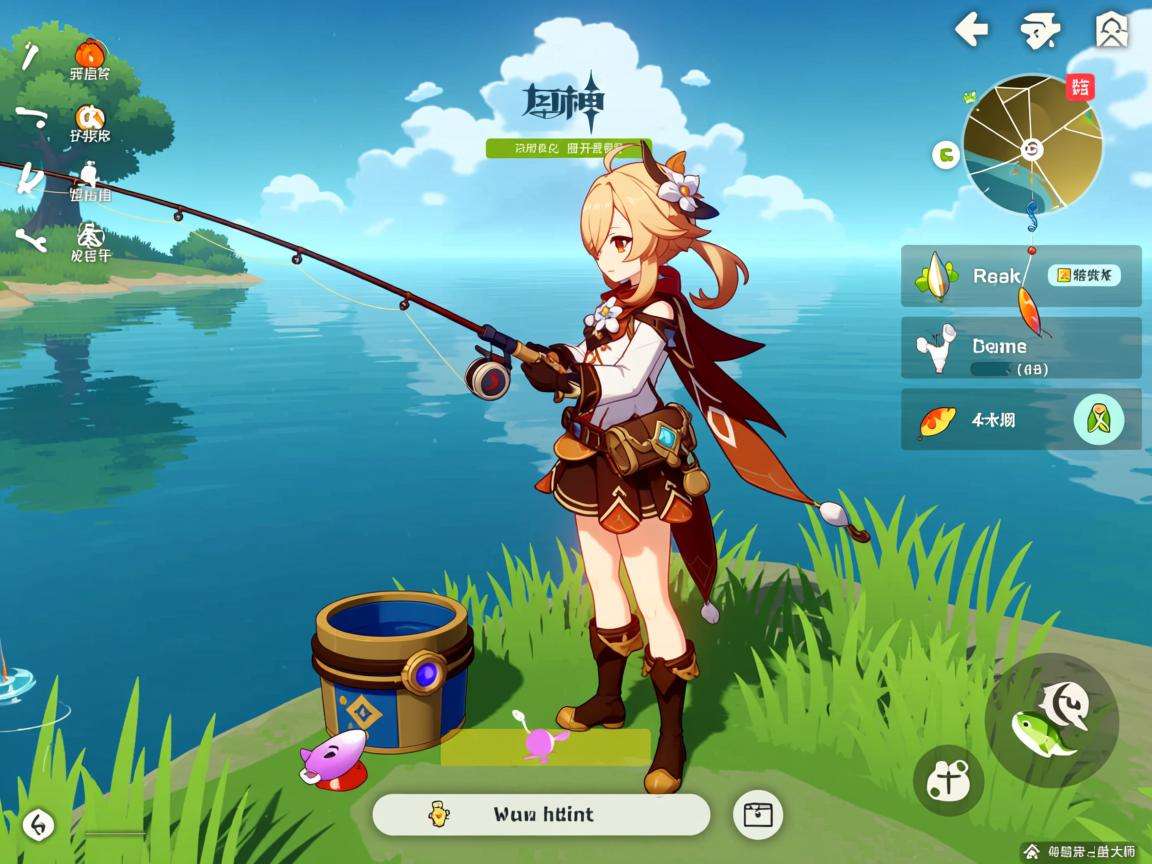Click the white back arrow
This screenshot has height=864, width=1152.
[971, 30]
